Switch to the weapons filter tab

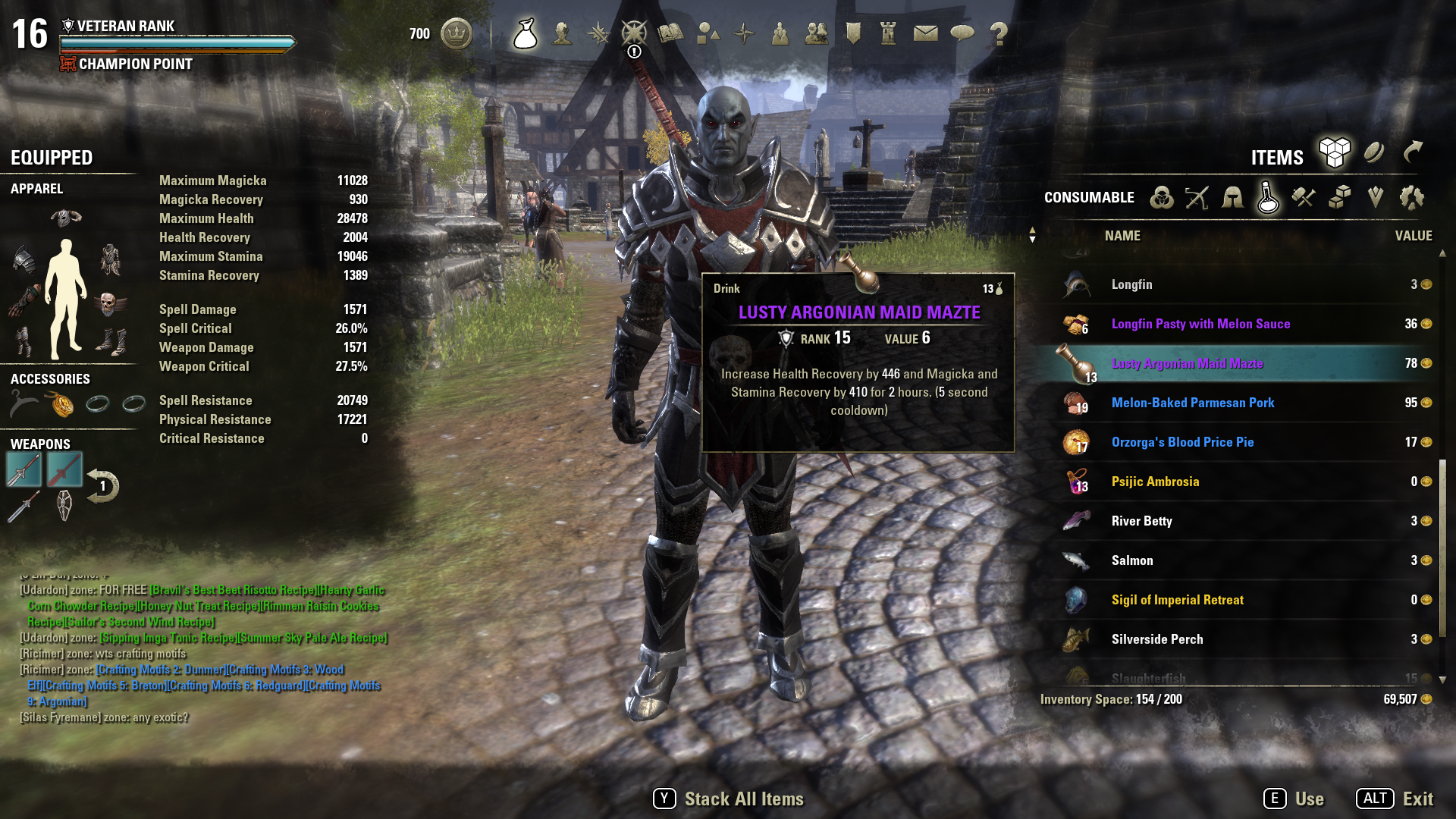point(1197,198)
